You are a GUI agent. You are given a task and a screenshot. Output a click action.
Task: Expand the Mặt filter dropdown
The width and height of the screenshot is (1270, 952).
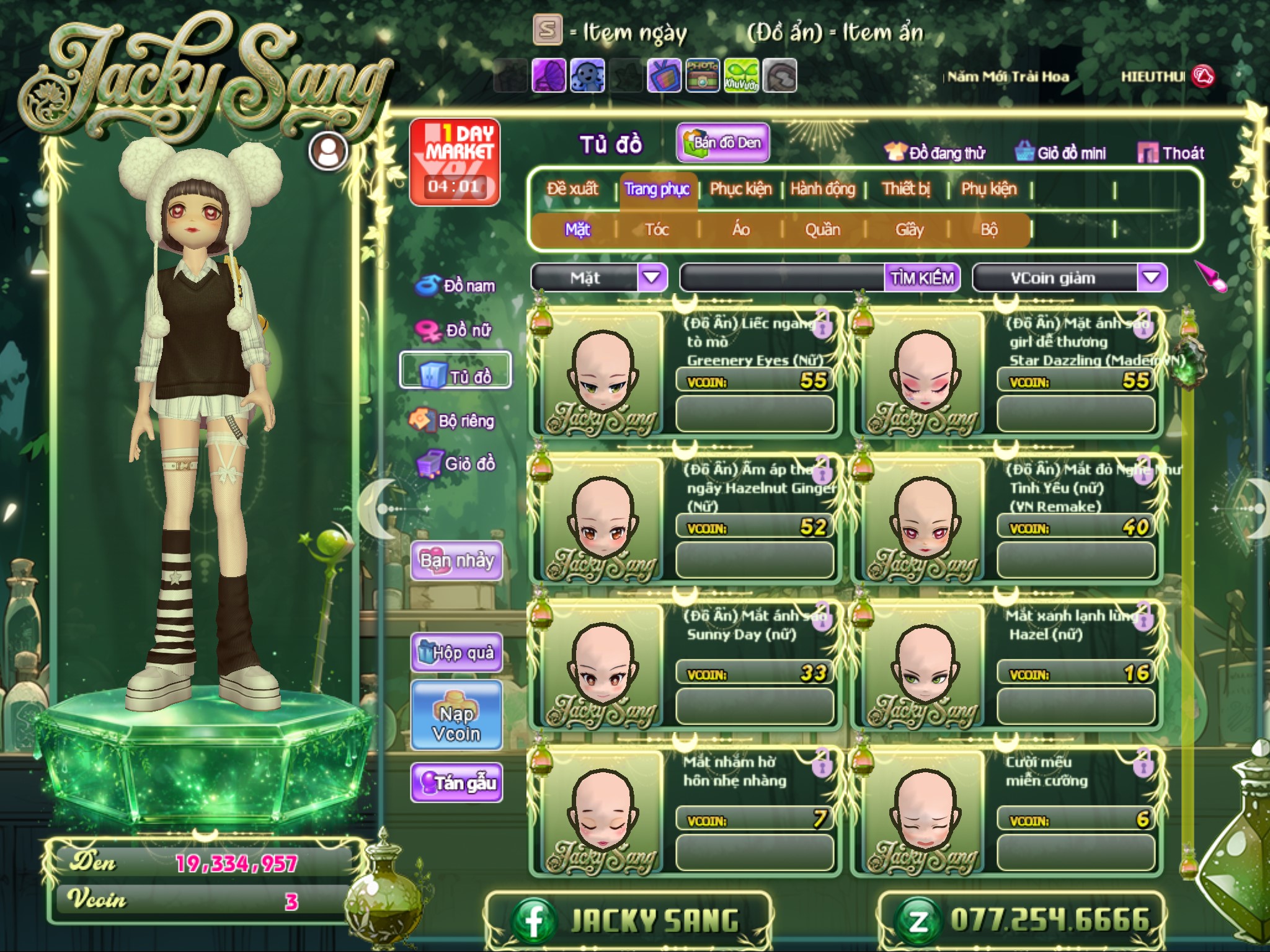652,278
